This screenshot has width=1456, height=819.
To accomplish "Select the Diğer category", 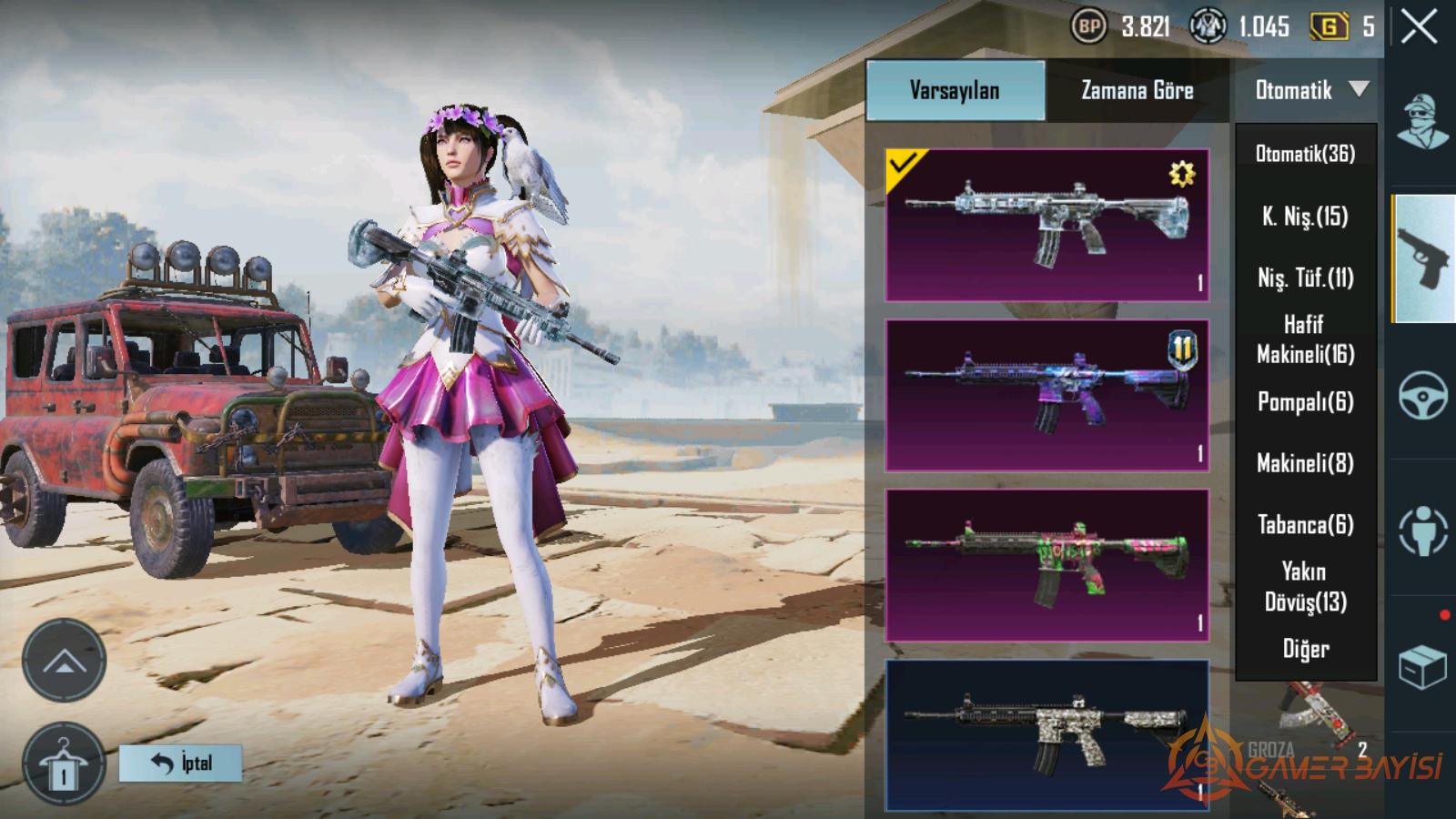I will coord(1305,649).
